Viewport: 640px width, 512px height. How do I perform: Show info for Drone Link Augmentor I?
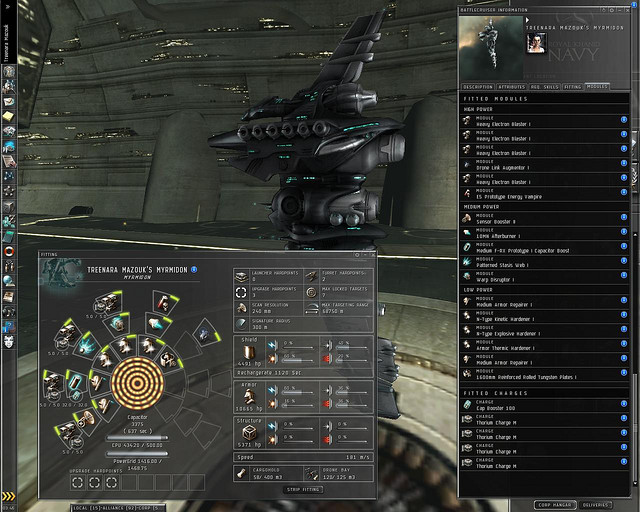point(624,161)
